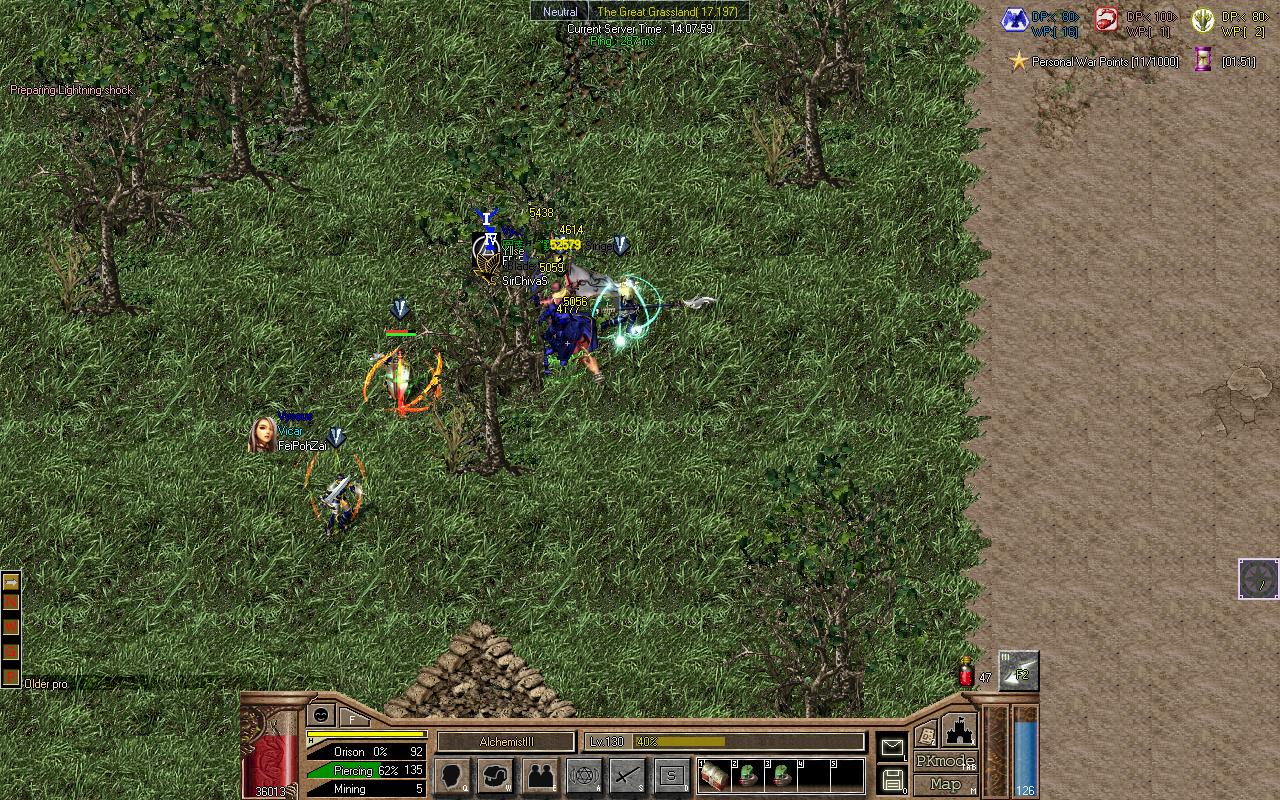Image resolution: width=1280 pixels, height=800 pixels.
Task: Click the smiley face emote button
Action: (321, 714)
